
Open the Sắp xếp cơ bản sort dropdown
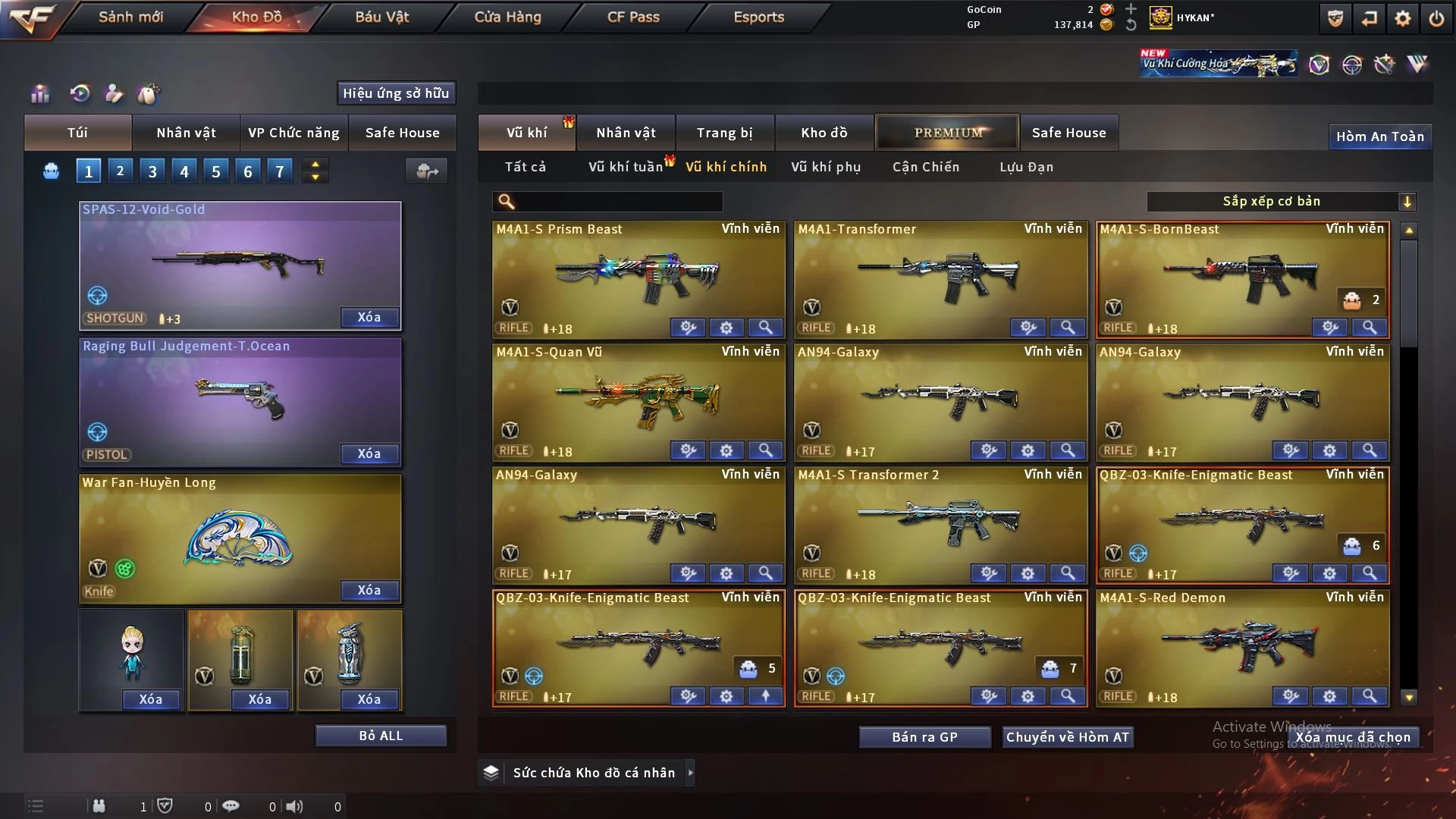tap(1282, 202)
